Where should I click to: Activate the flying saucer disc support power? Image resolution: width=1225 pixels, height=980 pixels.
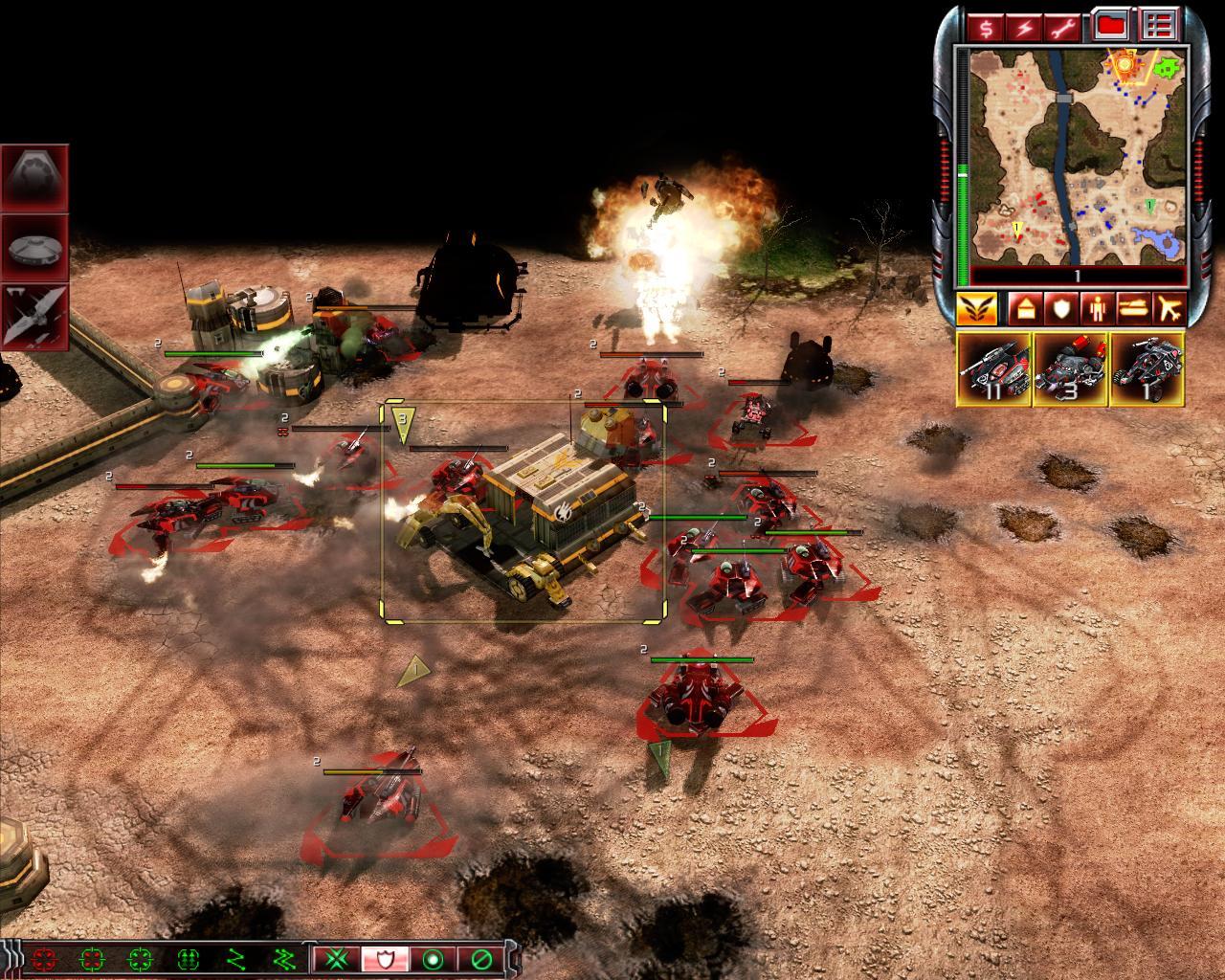[x=34, y=249]
